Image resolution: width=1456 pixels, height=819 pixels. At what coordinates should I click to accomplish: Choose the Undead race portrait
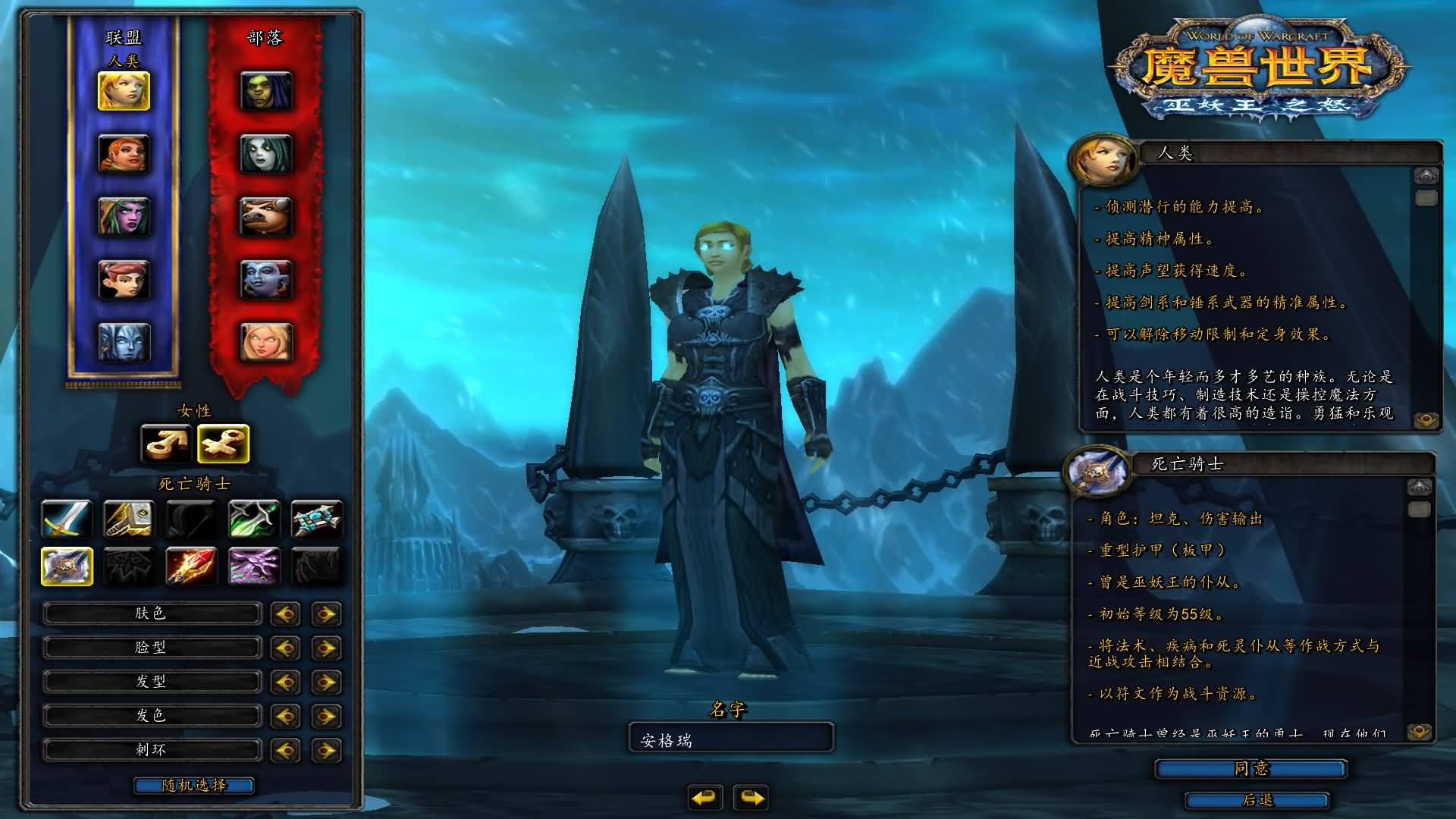pyautogui.click(x=266, y=154)
